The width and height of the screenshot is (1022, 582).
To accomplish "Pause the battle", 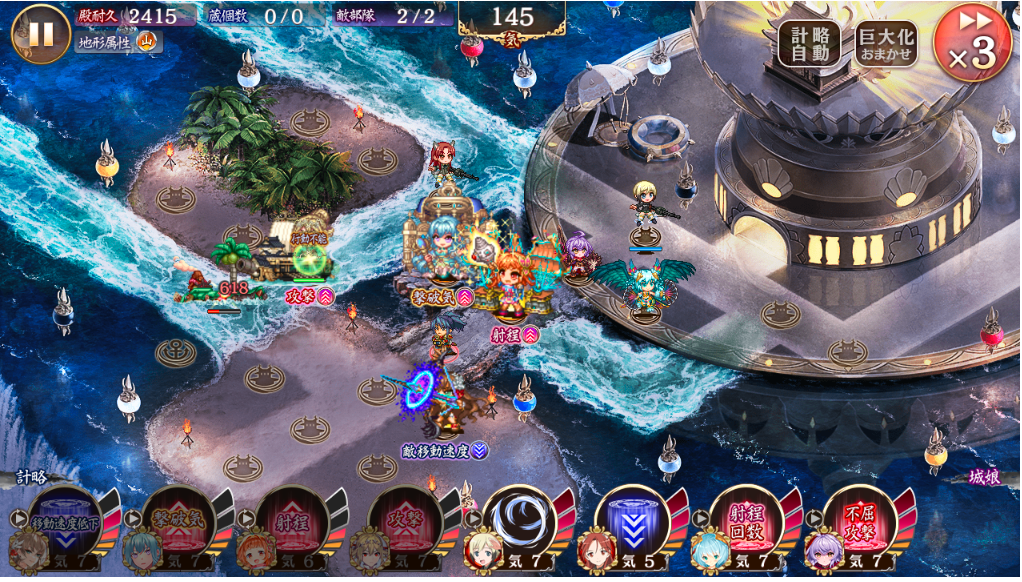I will point(40,32).
